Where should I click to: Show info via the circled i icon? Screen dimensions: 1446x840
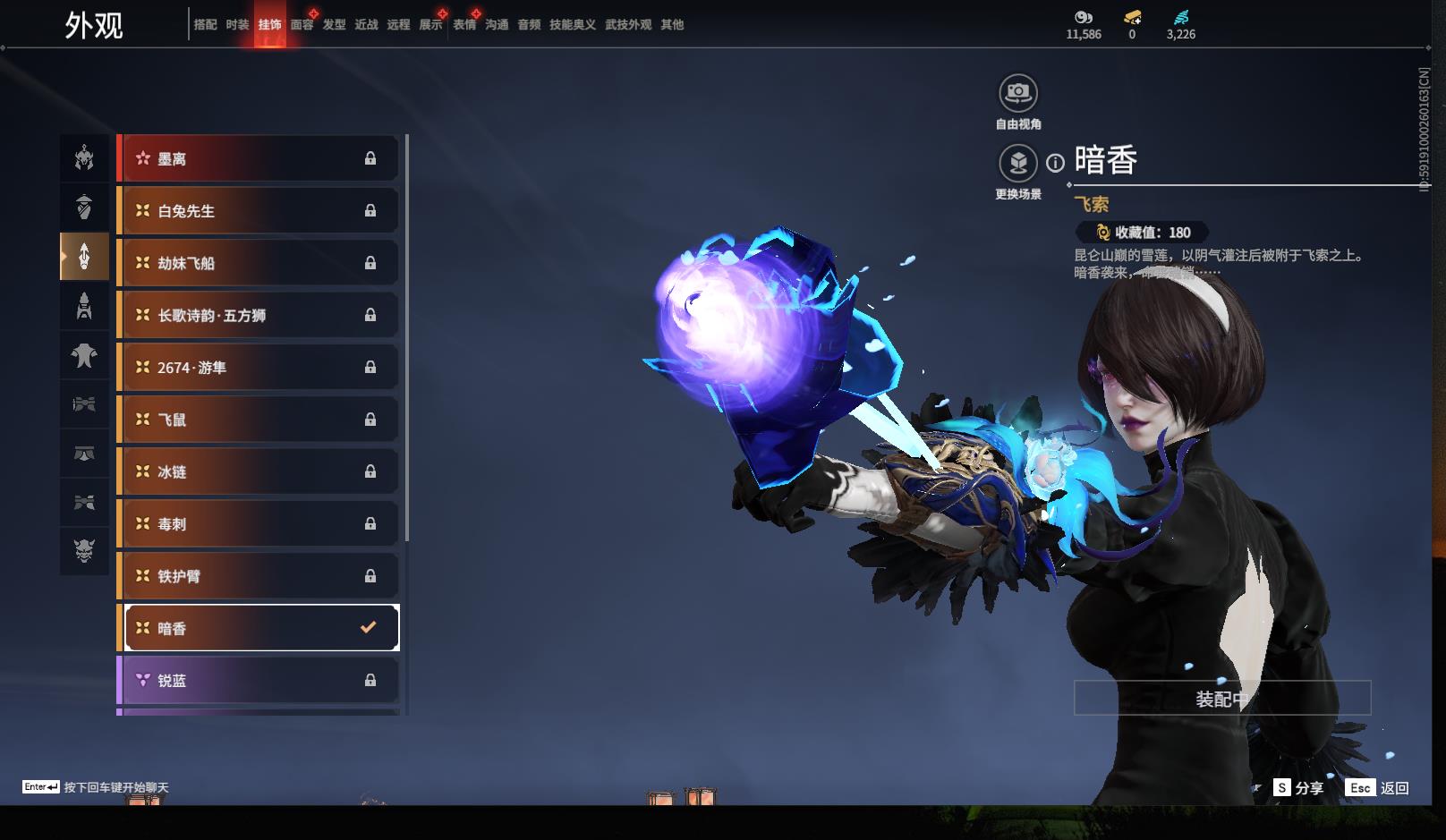tap(1056, 163)
